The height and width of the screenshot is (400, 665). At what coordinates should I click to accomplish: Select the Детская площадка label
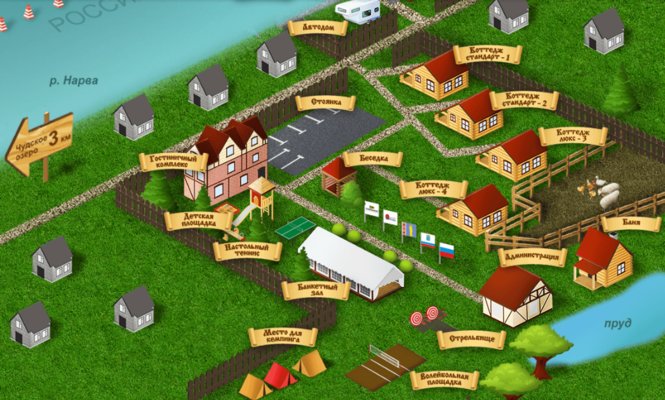pos(198,220)
